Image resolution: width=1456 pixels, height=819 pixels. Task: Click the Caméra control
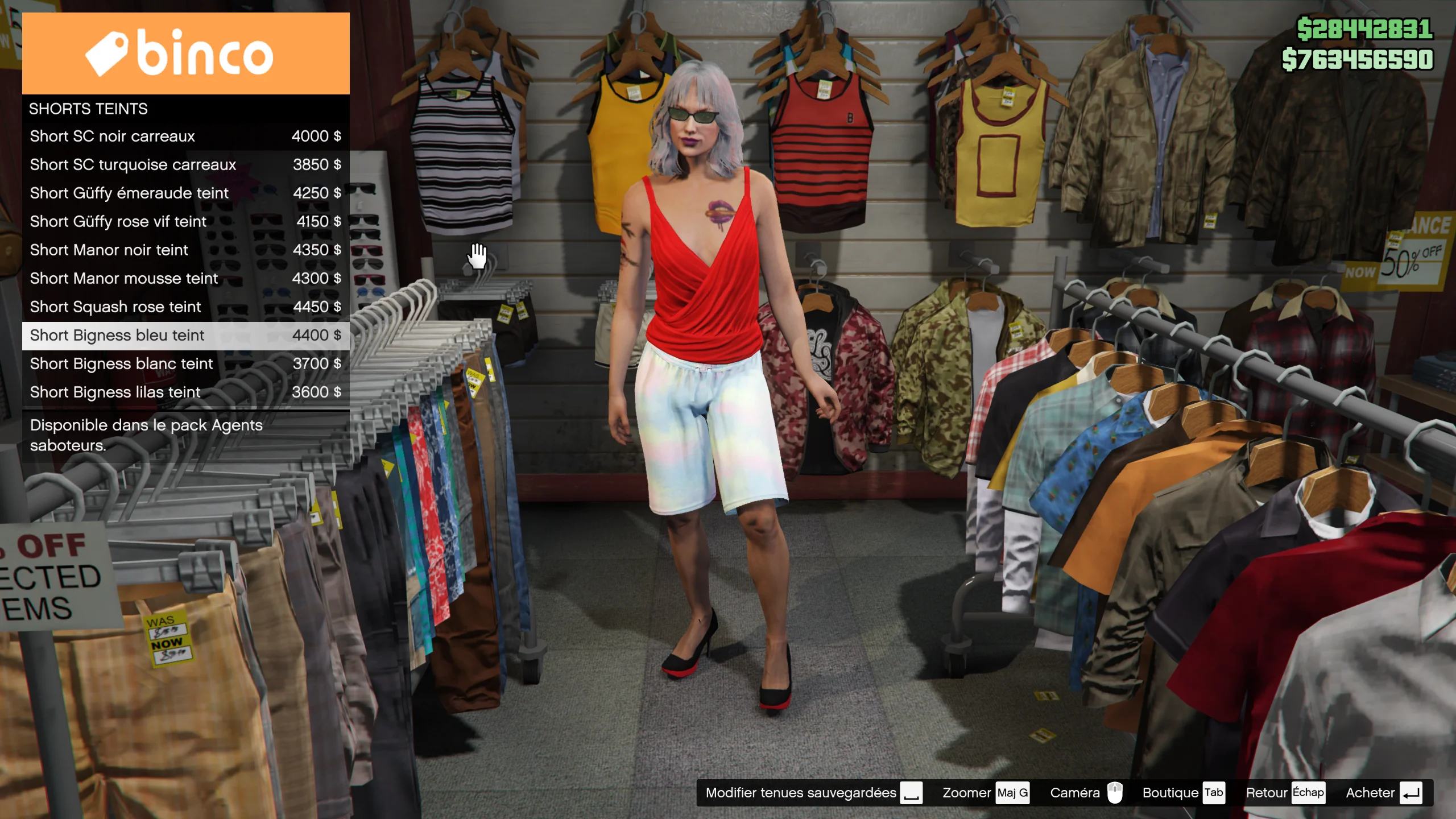pyautogui.click(x=1085, y=793)
